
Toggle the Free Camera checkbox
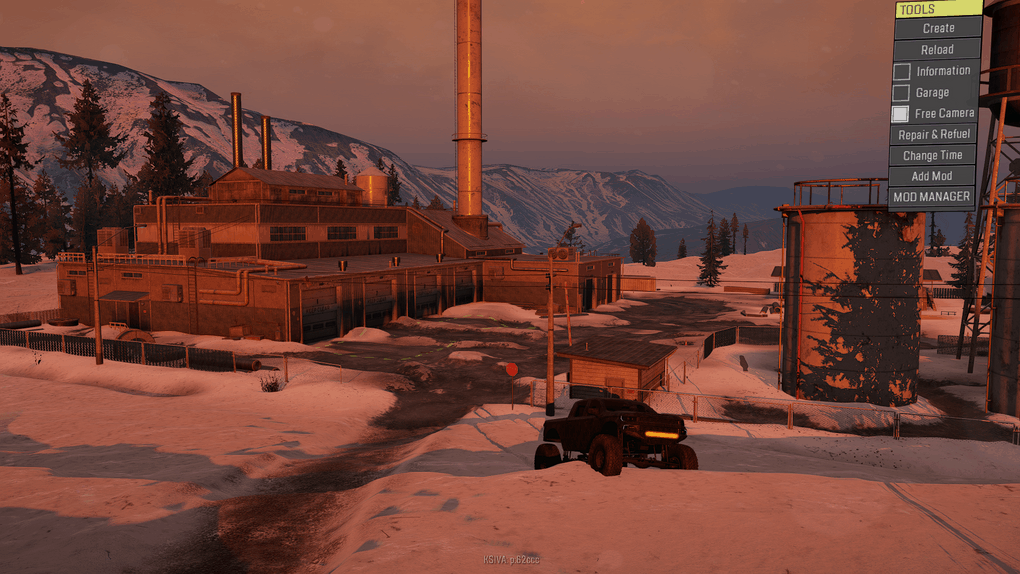[x=901, y=114]
